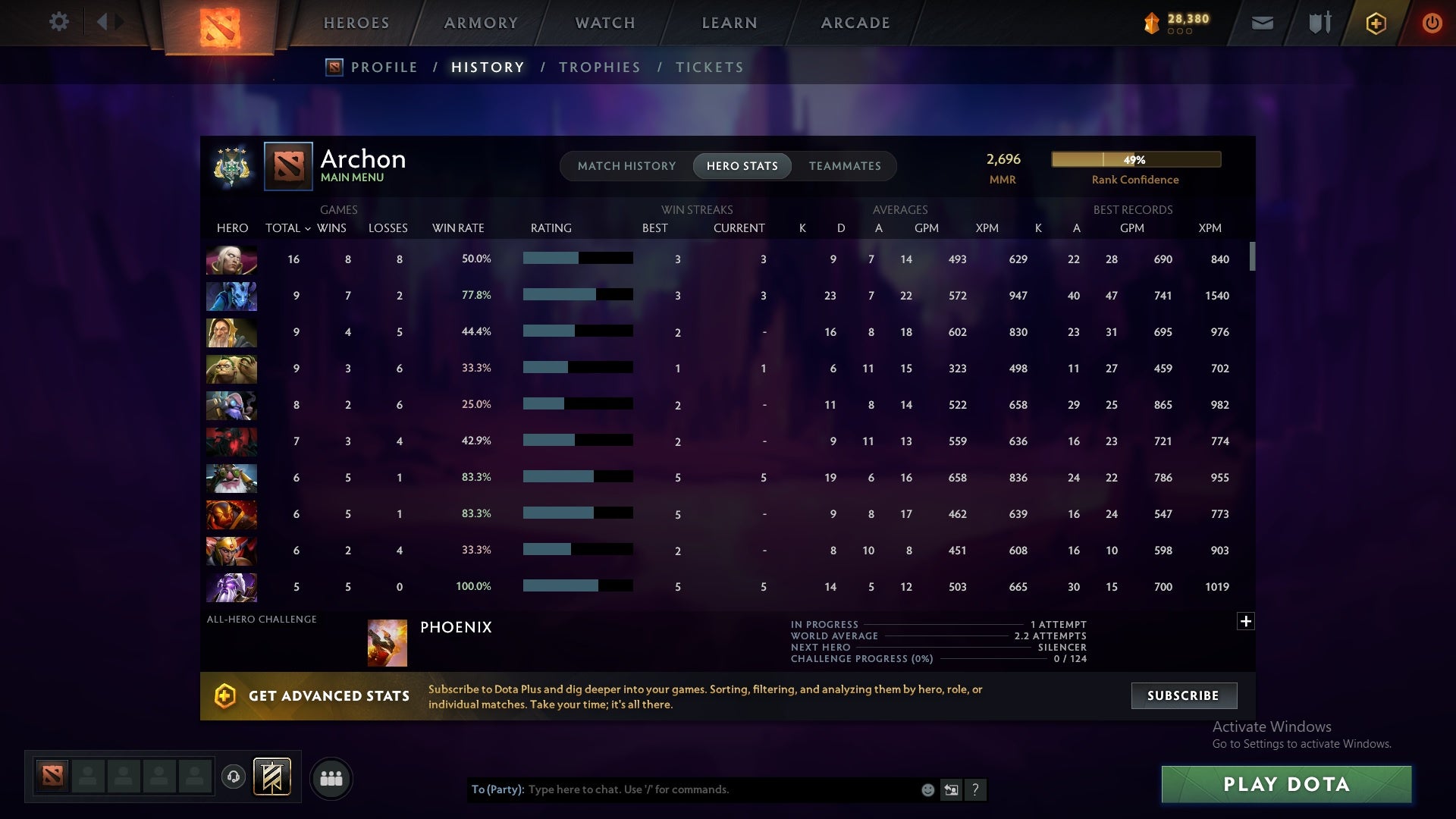
Task: Open the Dota Plus hexagon icon
Action: pos(1376,23)
